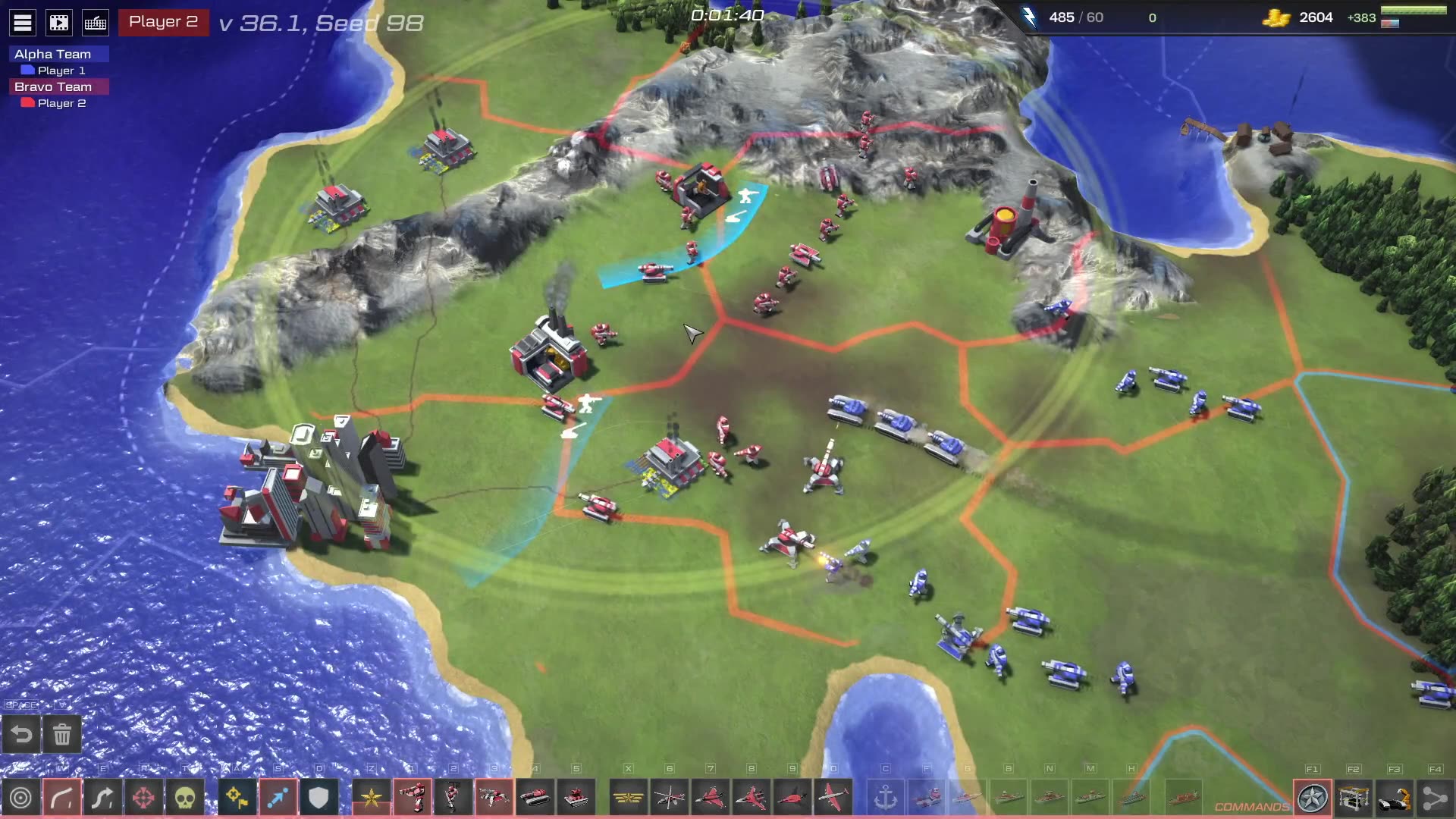1456x819 pixels.
Task: Open the hamburger main menu
Action: click(x=23, y=23)
